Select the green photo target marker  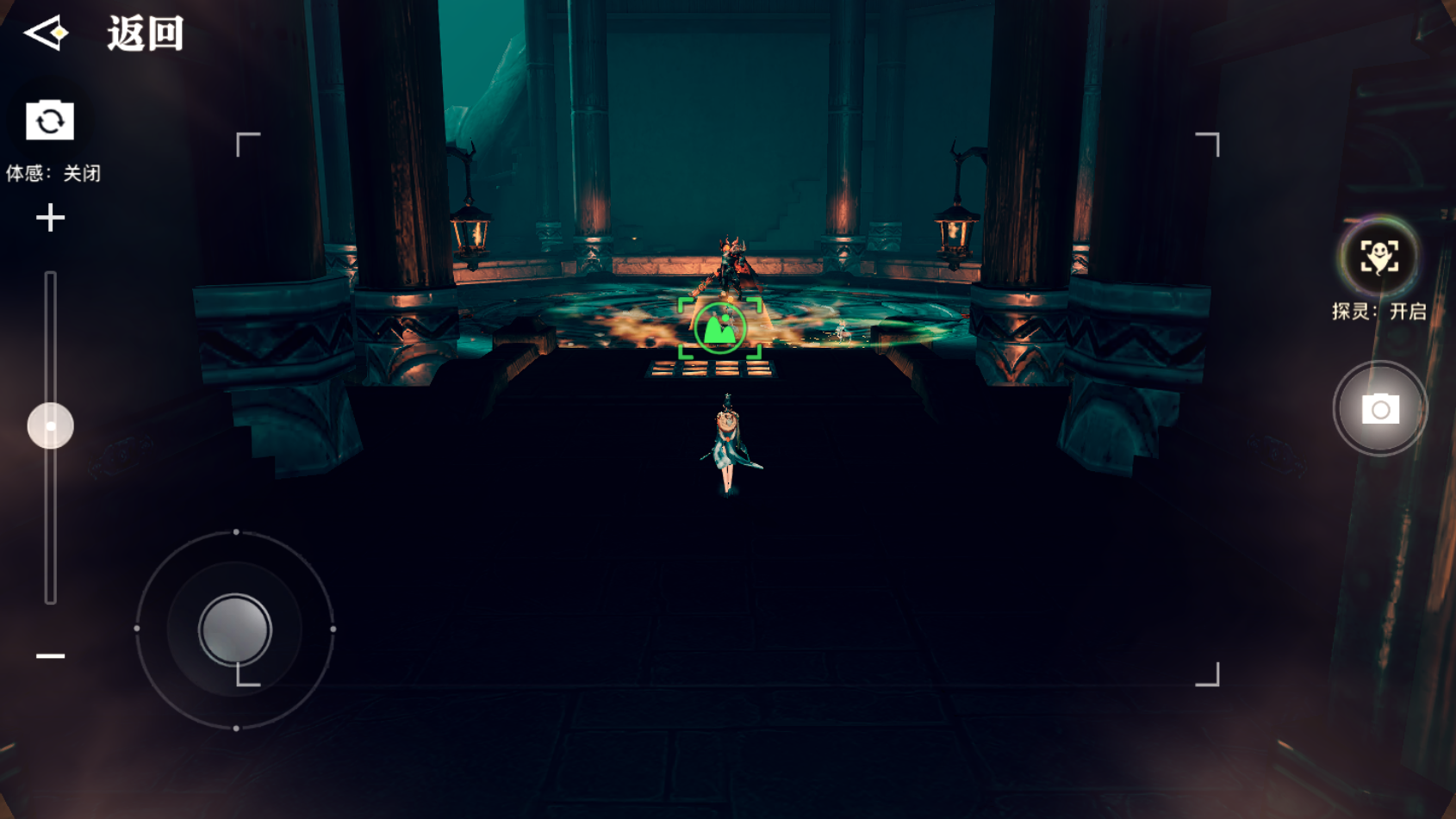tap(720, 328)
